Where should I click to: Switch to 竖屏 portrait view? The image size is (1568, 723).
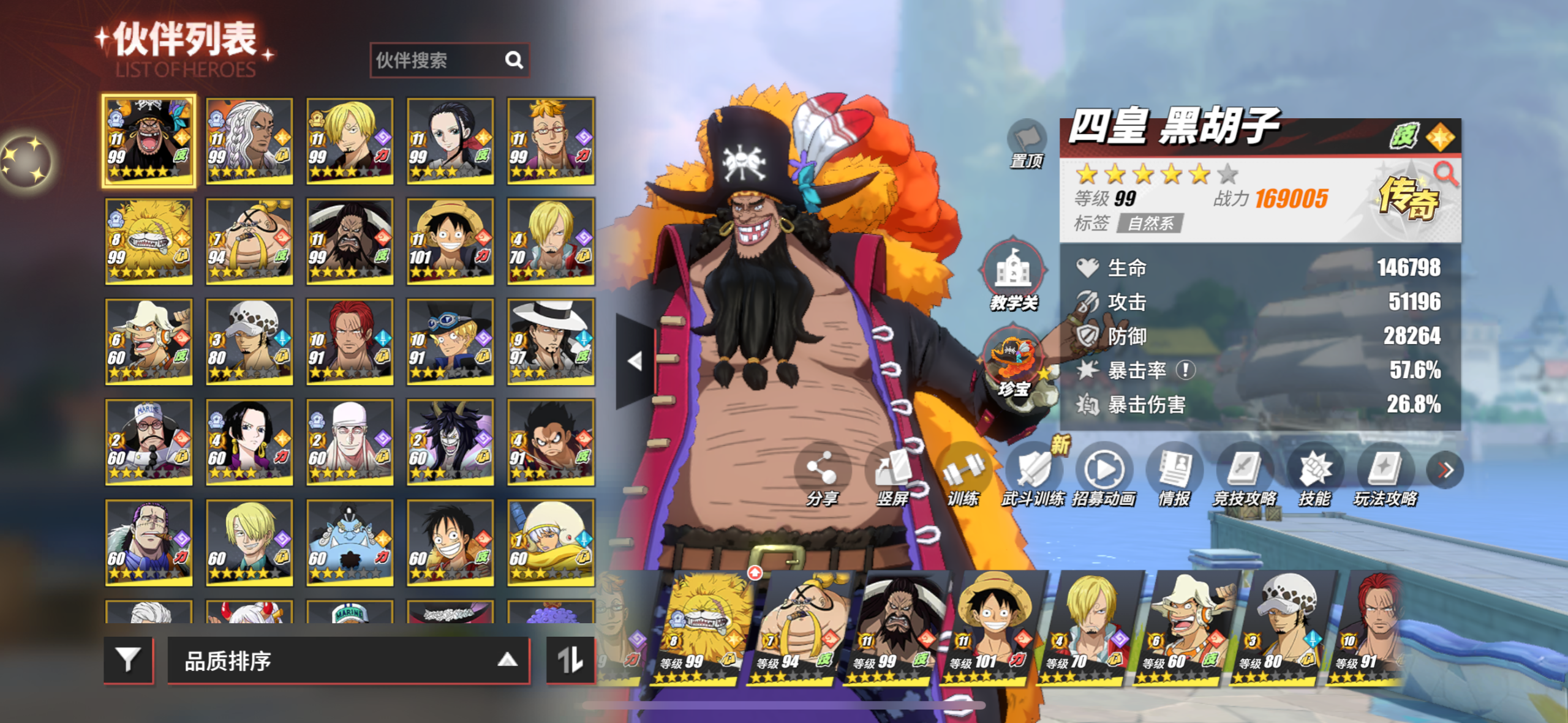tap(892, 476)
